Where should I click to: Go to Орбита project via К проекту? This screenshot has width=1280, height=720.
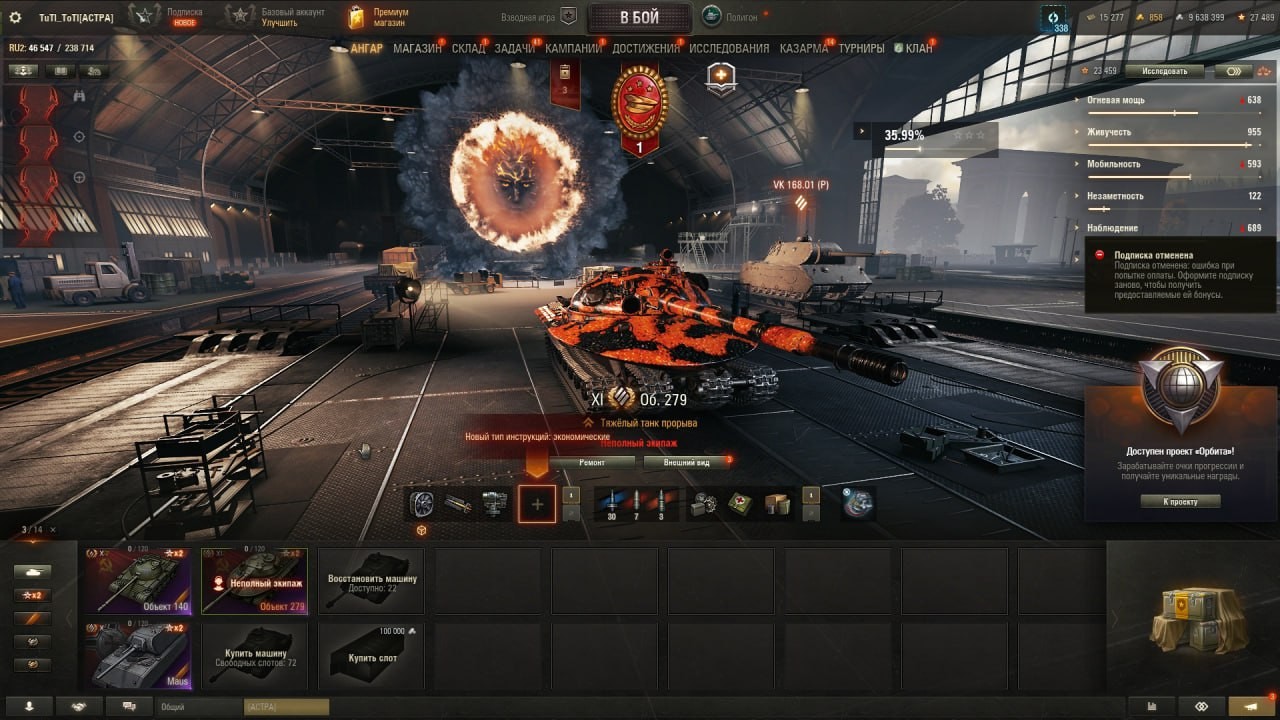click(1180, 501)
